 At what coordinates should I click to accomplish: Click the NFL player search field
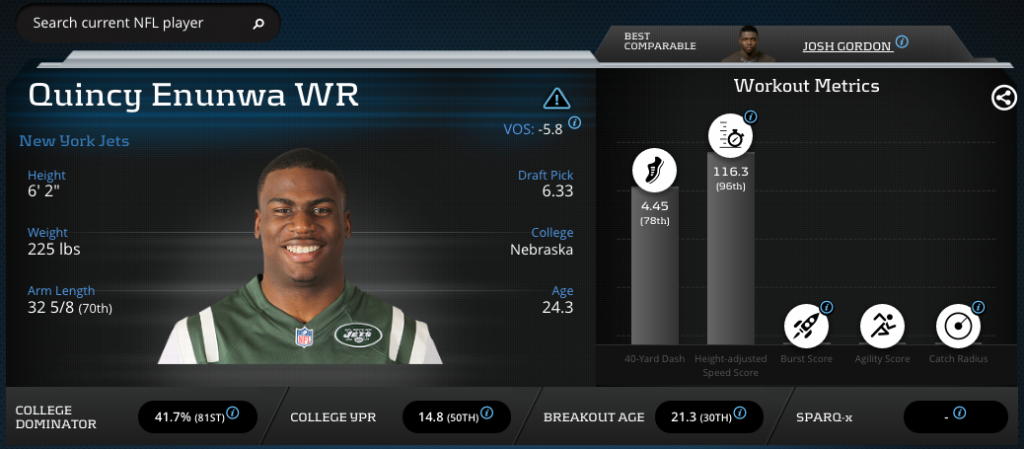pos(135,23)
